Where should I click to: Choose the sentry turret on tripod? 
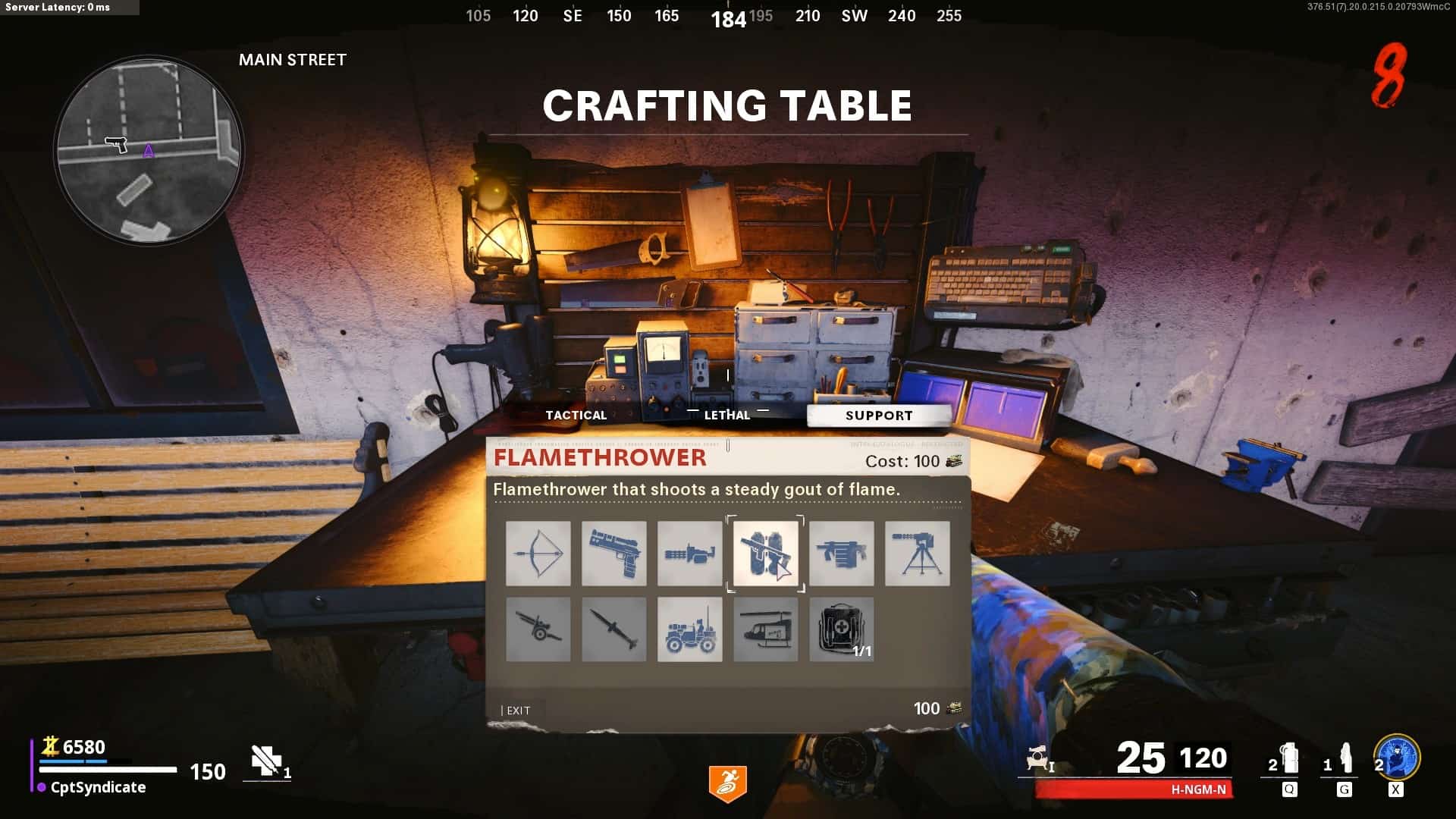918,554
